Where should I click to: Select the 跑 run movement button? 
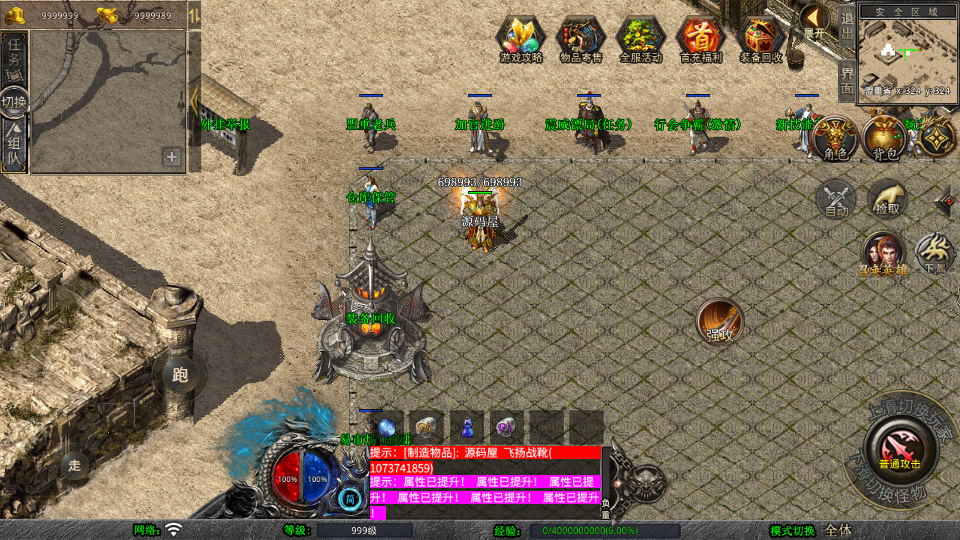pyautogui.click(x=180, y=376)
